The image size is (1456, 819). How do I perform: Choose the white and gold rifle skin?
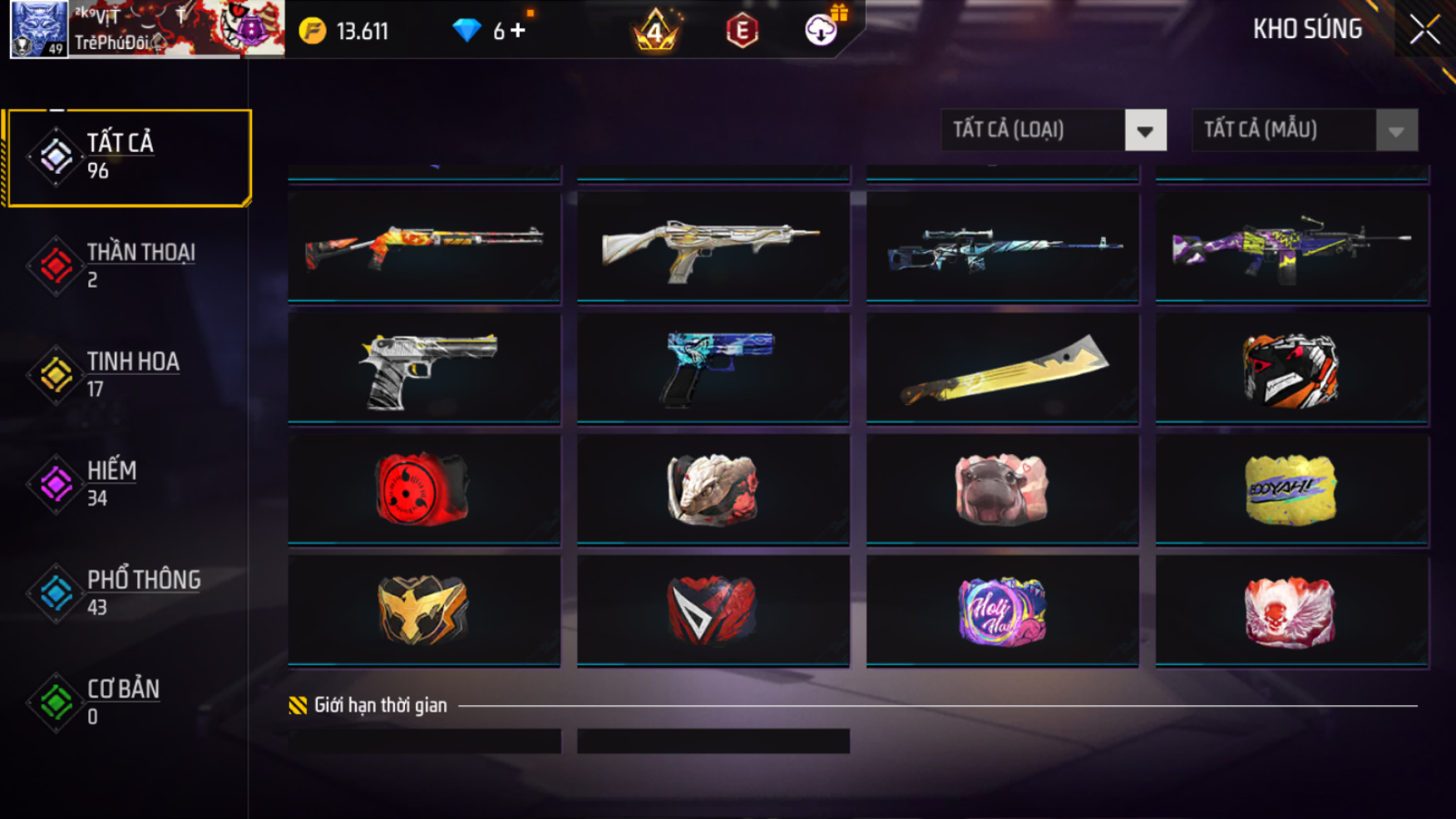click(x=713, y=245)
